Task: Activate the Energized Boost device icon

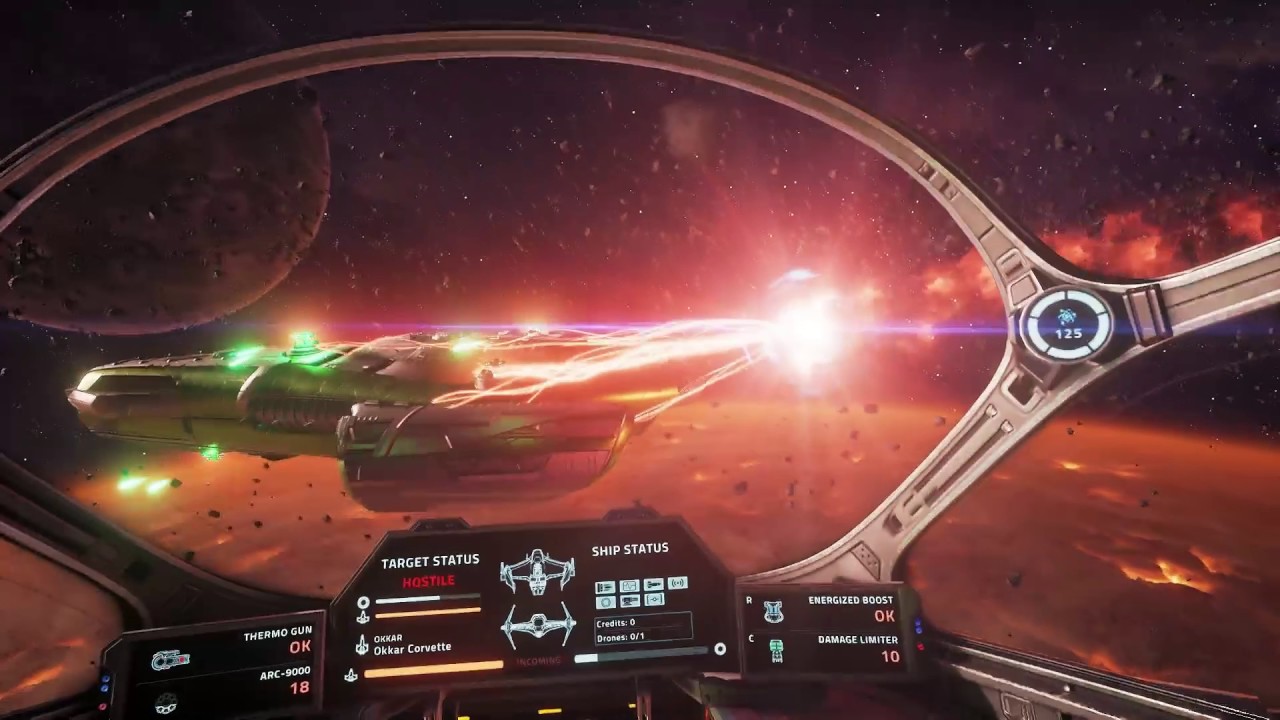Action: point(773,611)
